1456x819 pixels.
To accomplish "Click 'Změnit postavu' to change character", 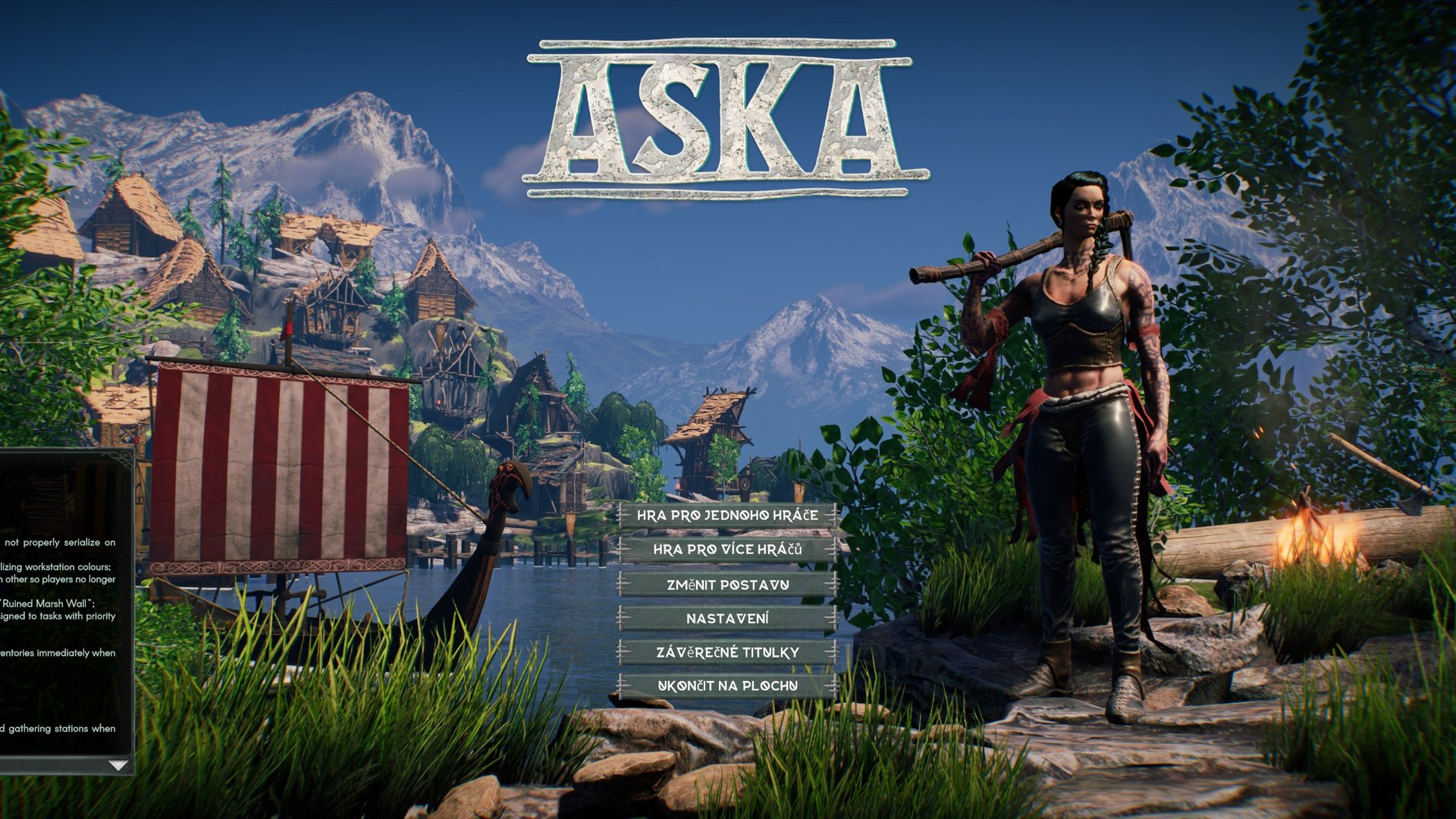I will (x=728, y=585).
